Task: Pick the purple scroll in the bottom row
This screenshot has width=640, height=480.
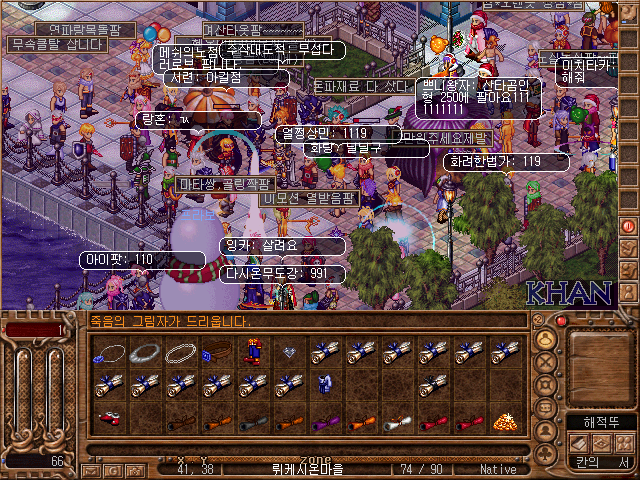Action: tap(322, 420)
